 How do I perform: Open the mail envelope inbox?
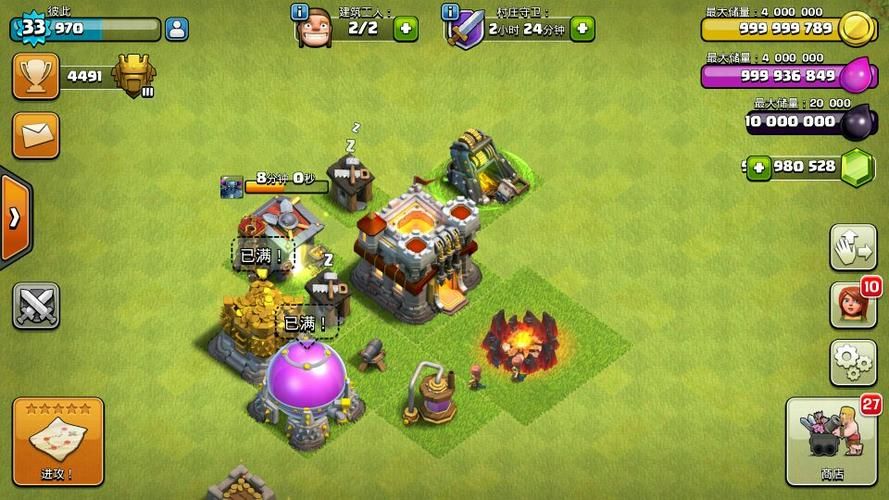36,135
